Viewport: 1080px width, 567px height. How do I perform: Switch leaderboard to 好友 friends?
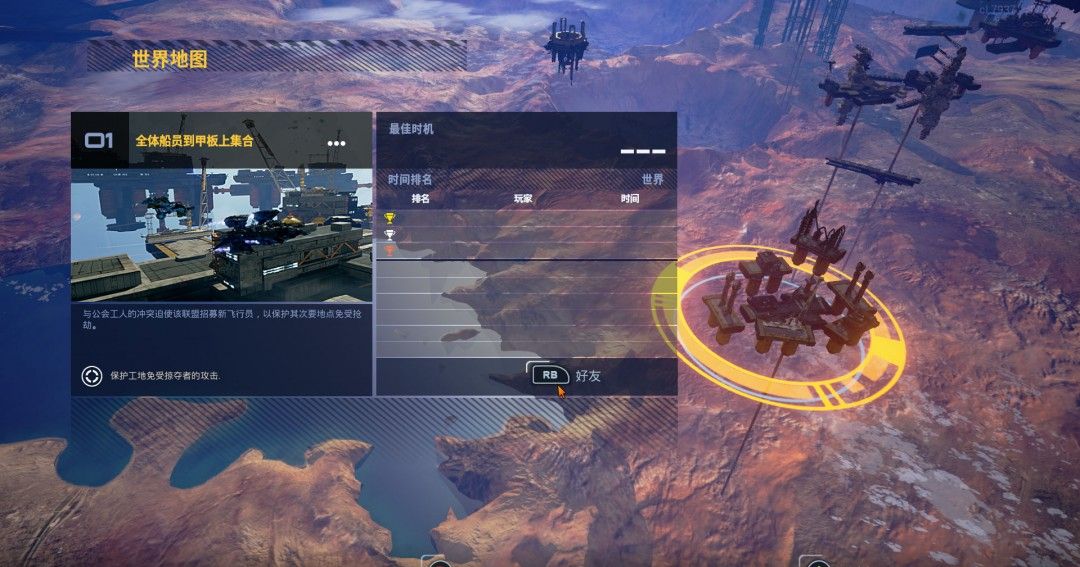[x=567, y=376]
